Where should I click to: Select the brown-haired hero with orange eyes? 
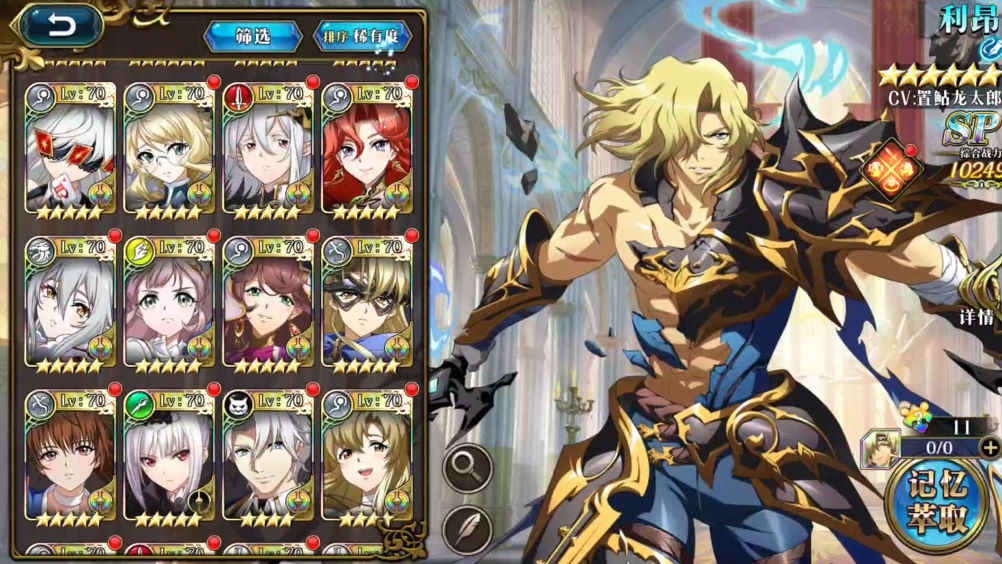click(x=70, y=456)
